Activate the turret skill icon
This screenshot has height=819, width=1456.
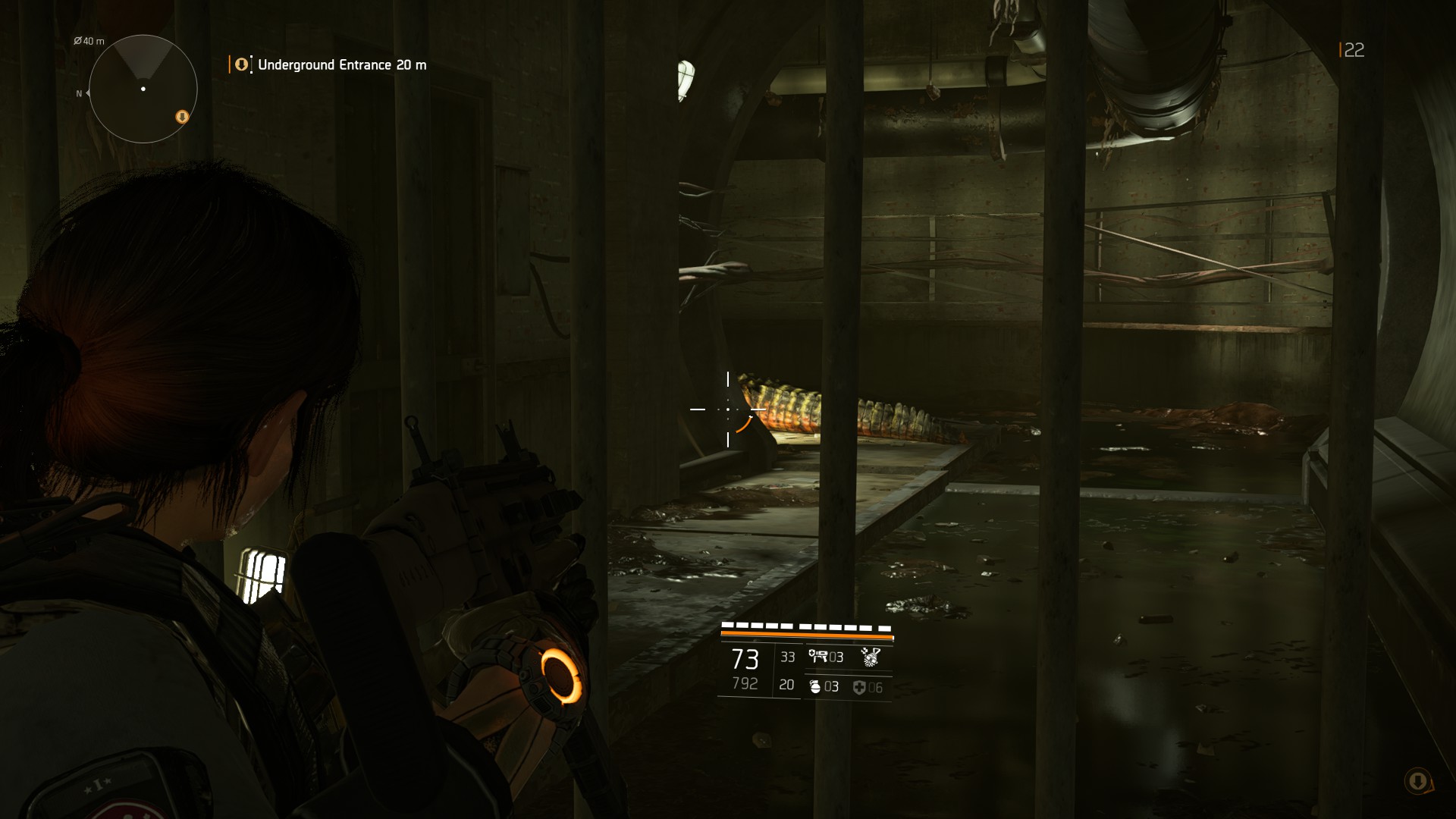pyautogui.click(x=817, y=656)
